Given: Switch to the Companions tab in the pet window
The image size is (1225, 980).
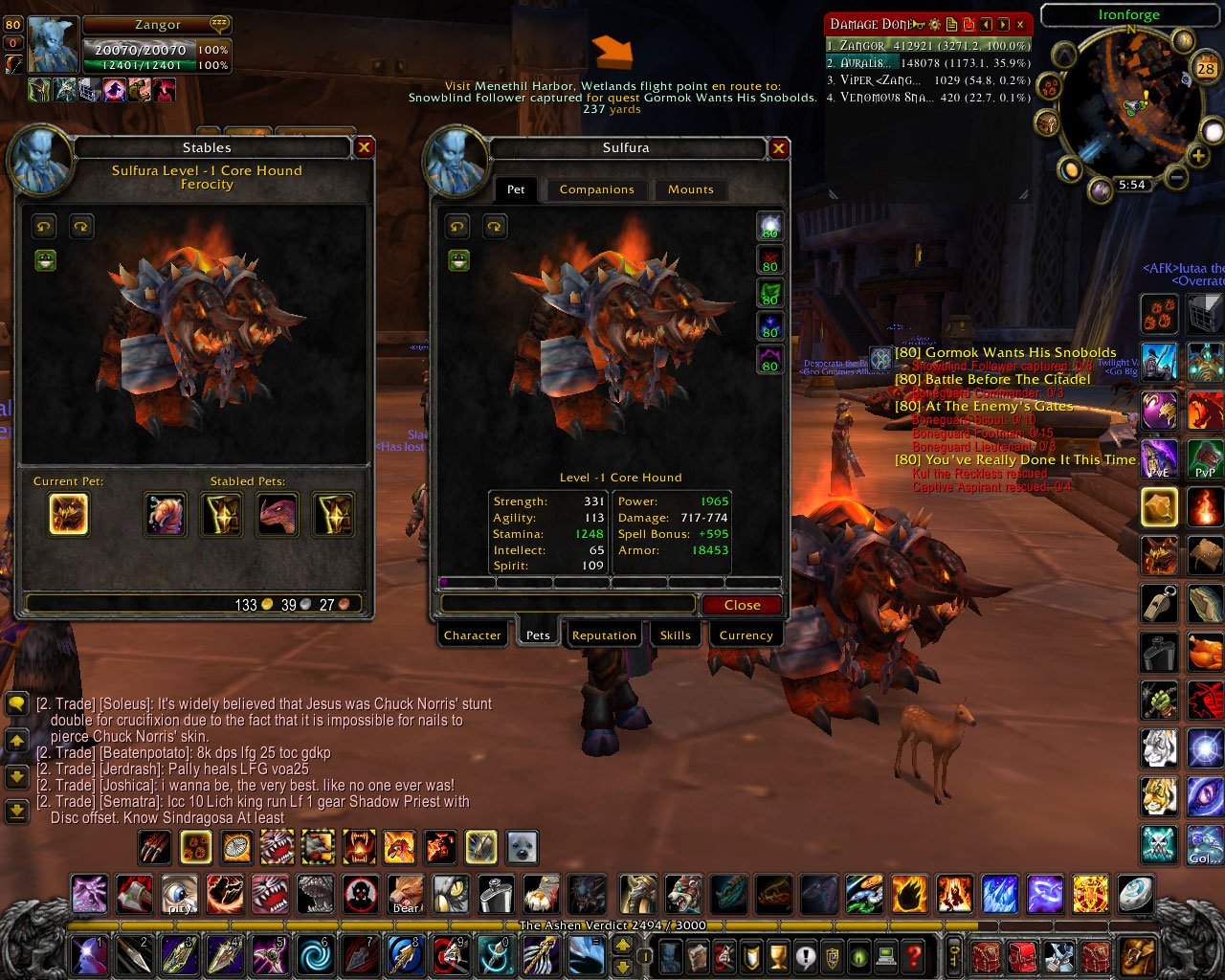Looking at the screenshot, I should pos(596,189).
